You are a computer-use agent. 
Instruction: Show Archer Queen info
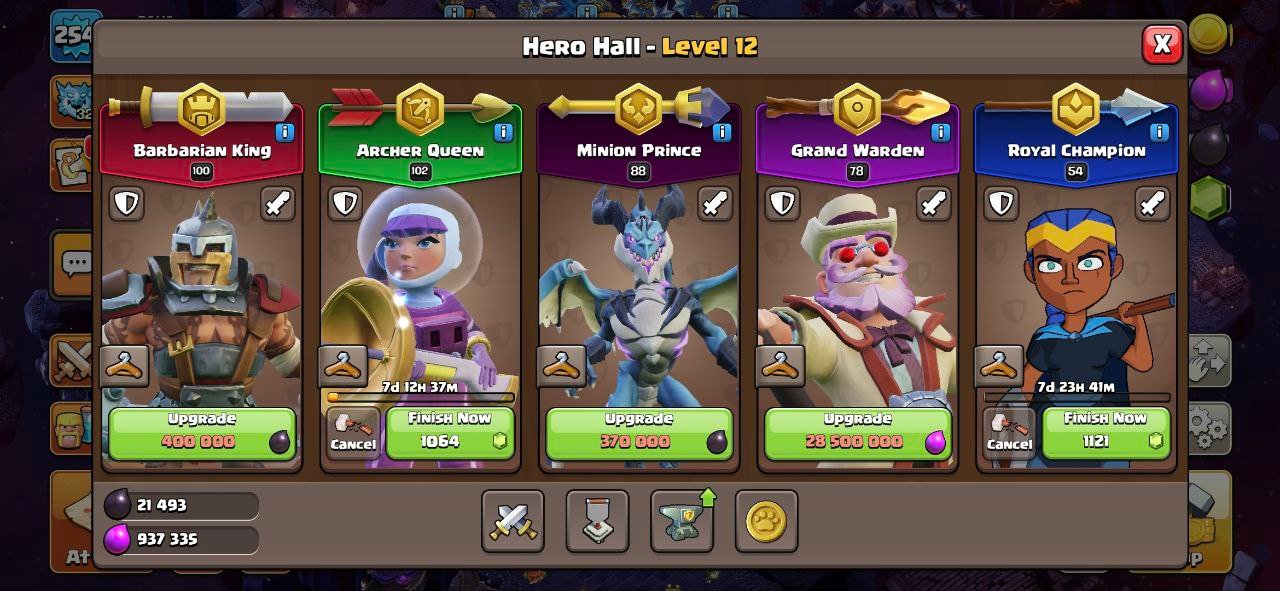point(503,132)
